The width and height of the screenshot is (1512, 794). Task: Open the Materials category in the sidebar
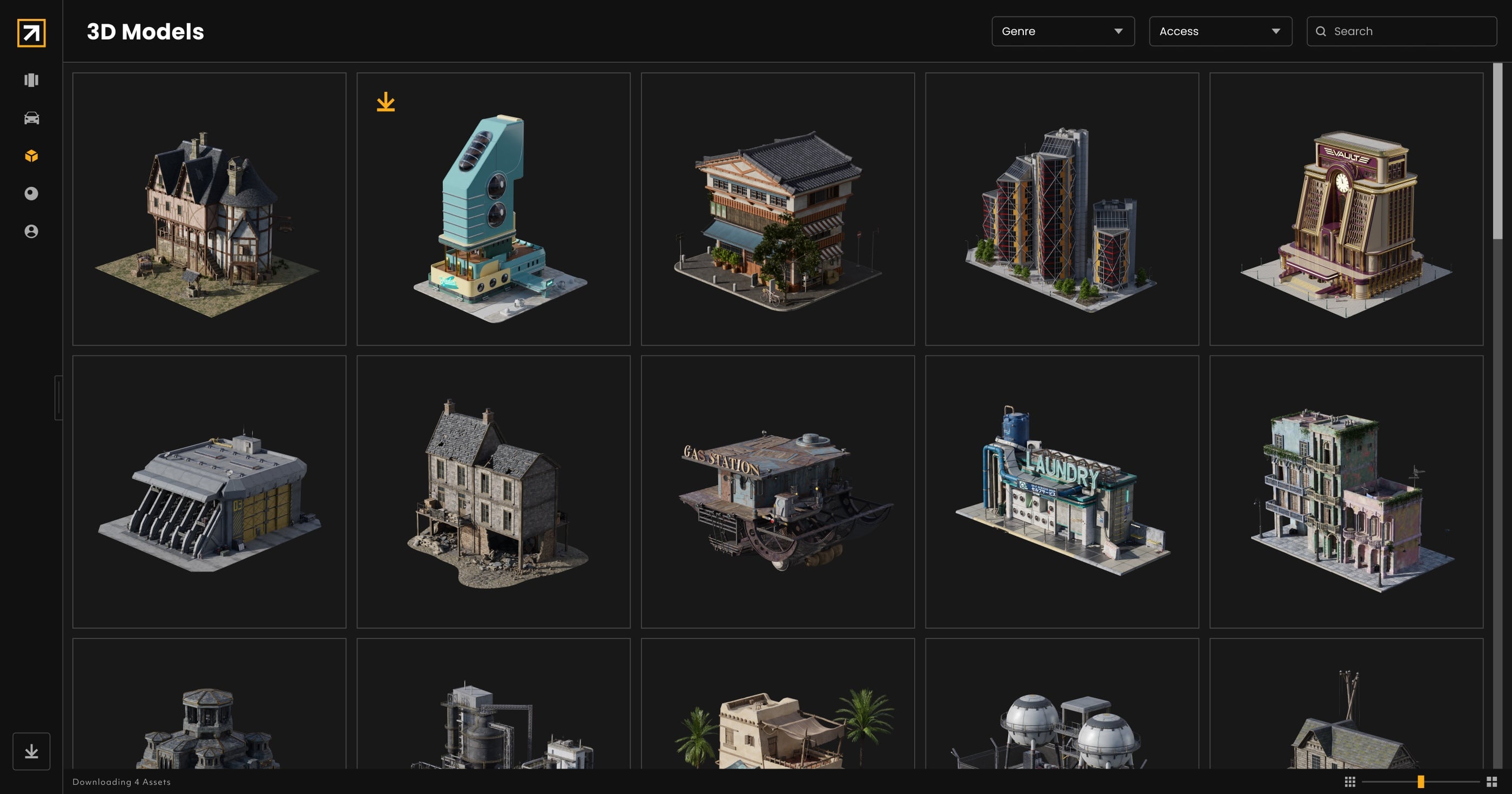tap(31, 193)
